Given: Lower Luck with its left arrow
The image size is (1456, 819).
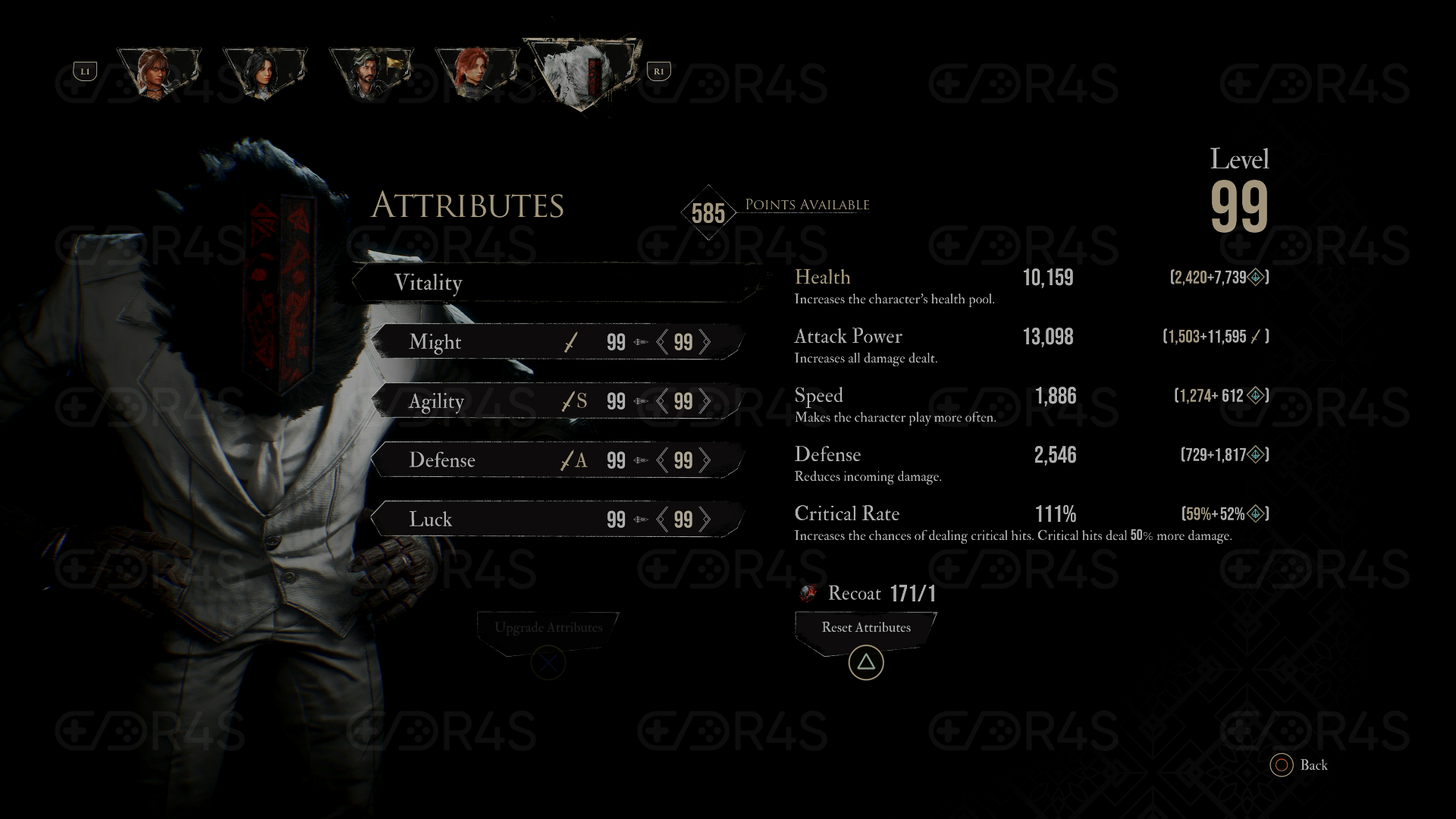Looking at the screenshot, I should pyautogui.click(x=663, y=519).
